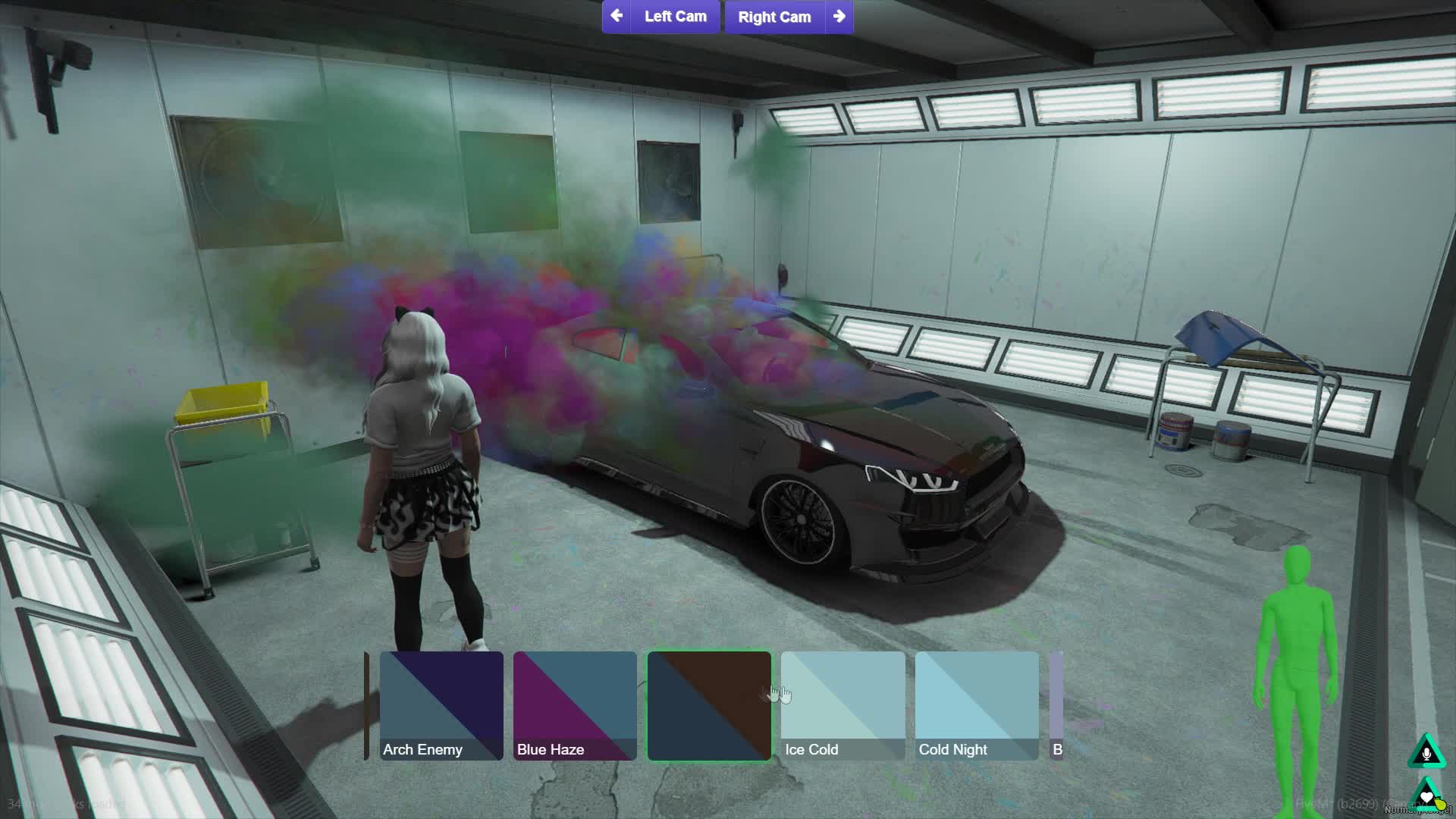Screen dimensions: 1456x819
Task: Select the Cold Night paint color
Action: click(x=977, y=705)
